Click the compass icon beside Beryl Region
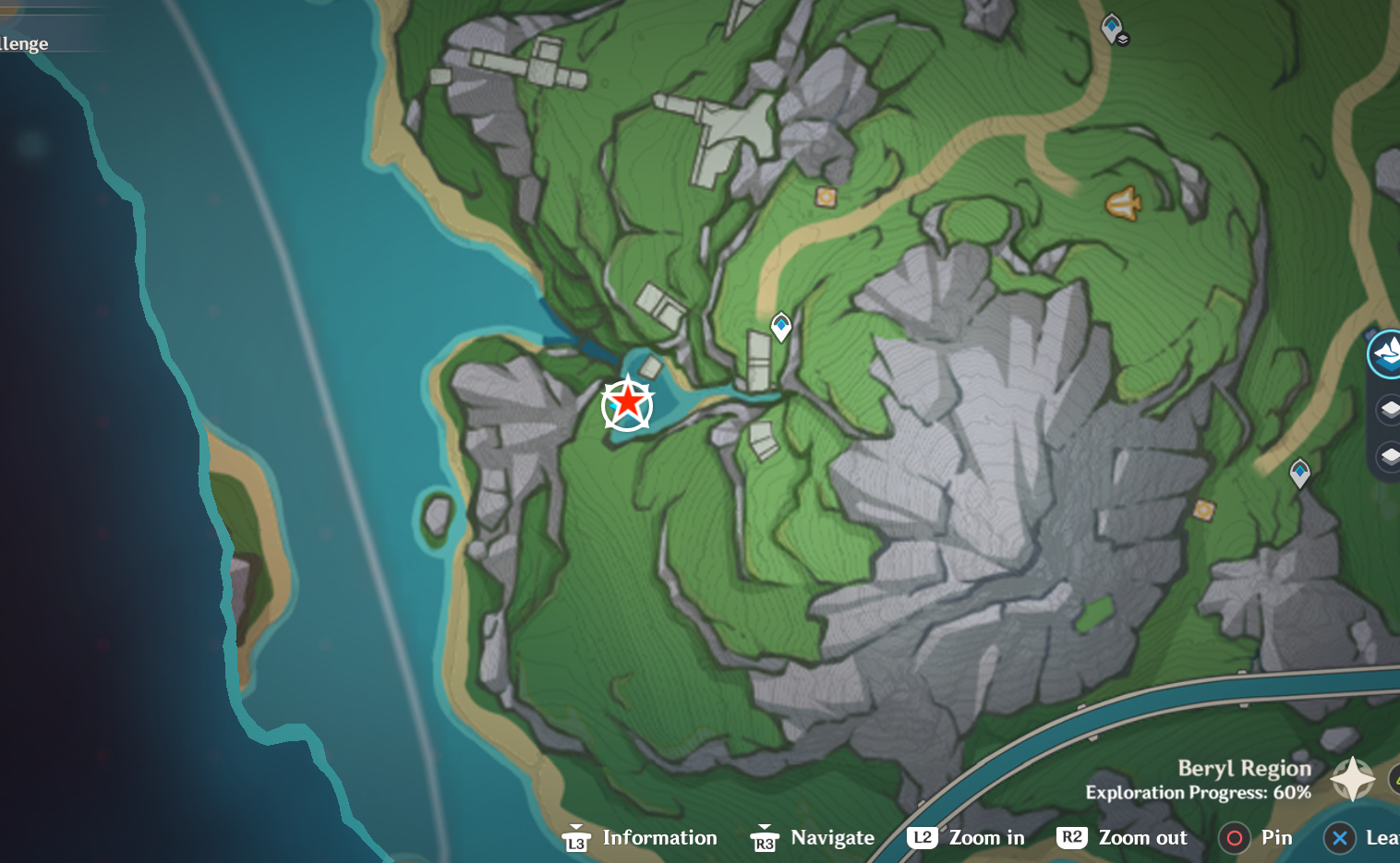The image size is (1400, 863). (x=1352, y=780)
